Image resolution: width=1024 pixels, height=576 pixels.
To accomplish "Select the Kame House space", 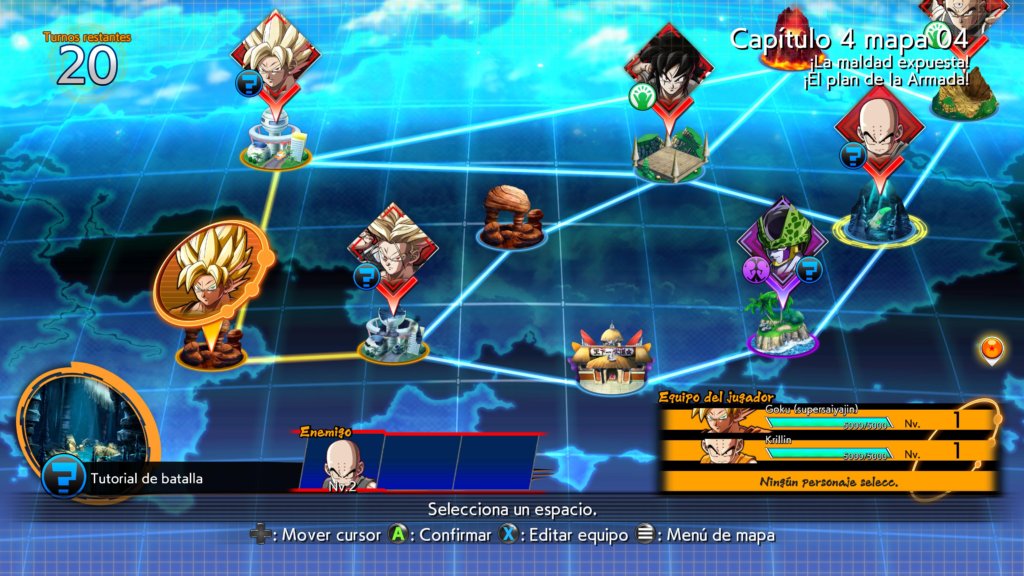I will (x=612, y=357).
